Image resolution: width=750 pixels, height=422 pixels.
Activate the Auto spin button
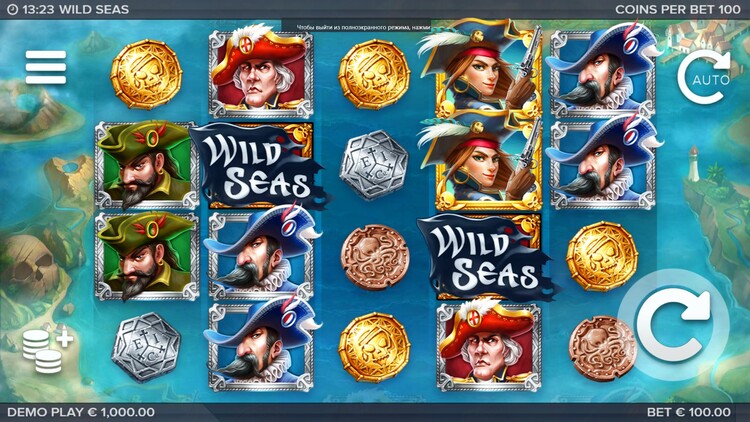click(x=702, y=76)
